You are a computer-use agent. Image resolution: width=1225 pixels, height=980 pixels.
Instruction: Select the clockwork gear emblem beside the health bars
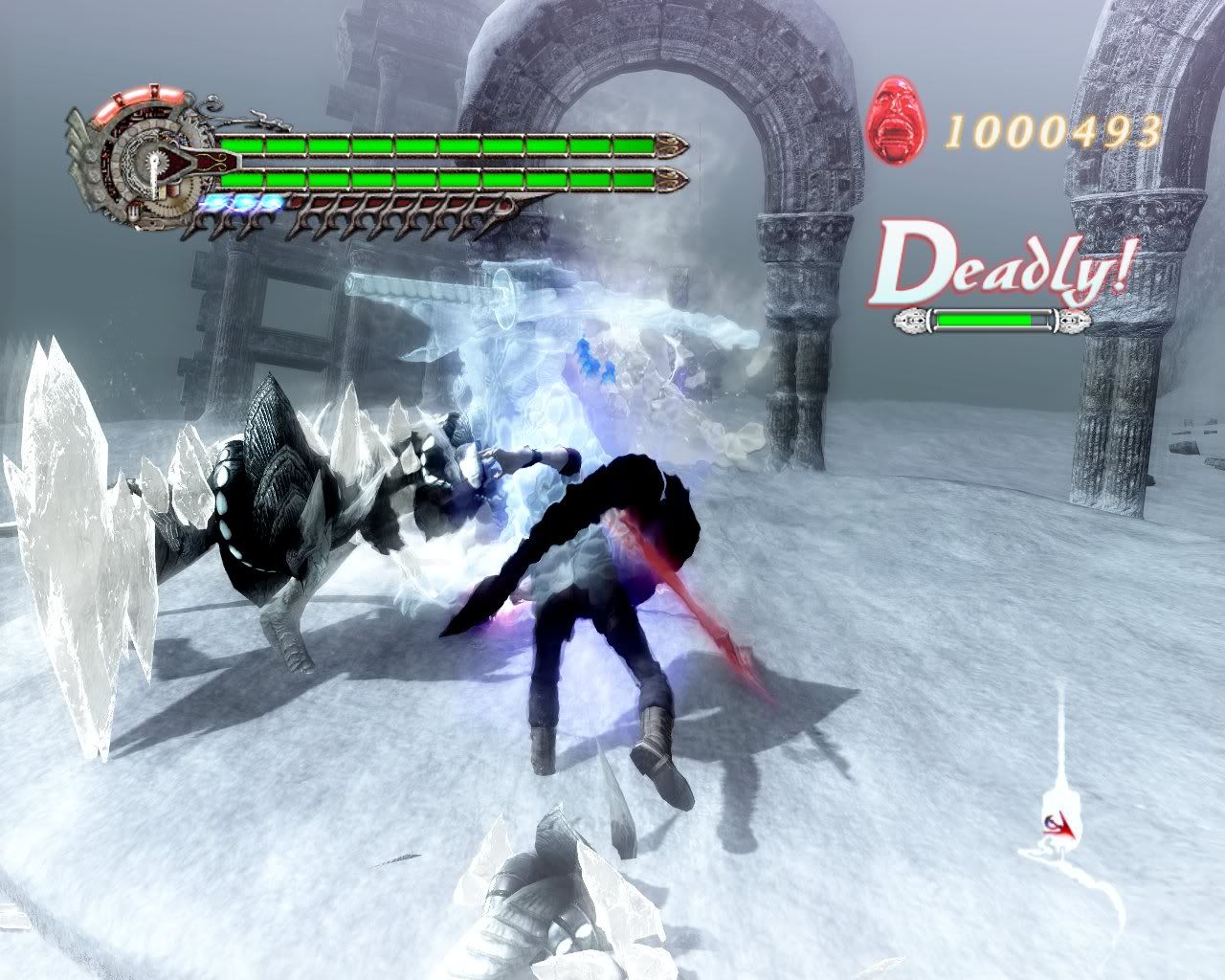point(144,164)
